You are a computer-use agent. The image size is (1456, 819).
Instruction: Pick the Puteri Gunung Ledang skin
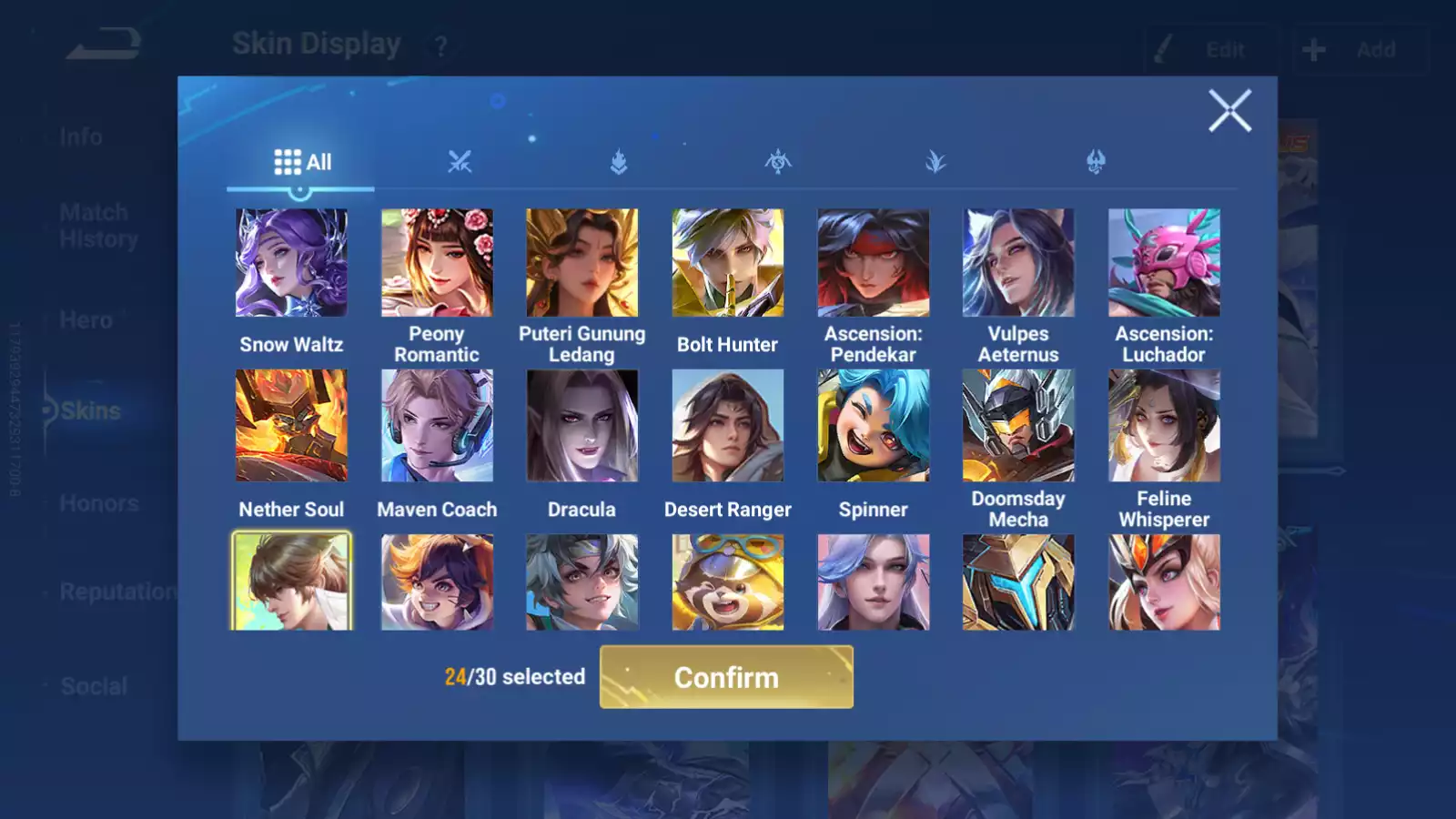click(x=582, y=263)
